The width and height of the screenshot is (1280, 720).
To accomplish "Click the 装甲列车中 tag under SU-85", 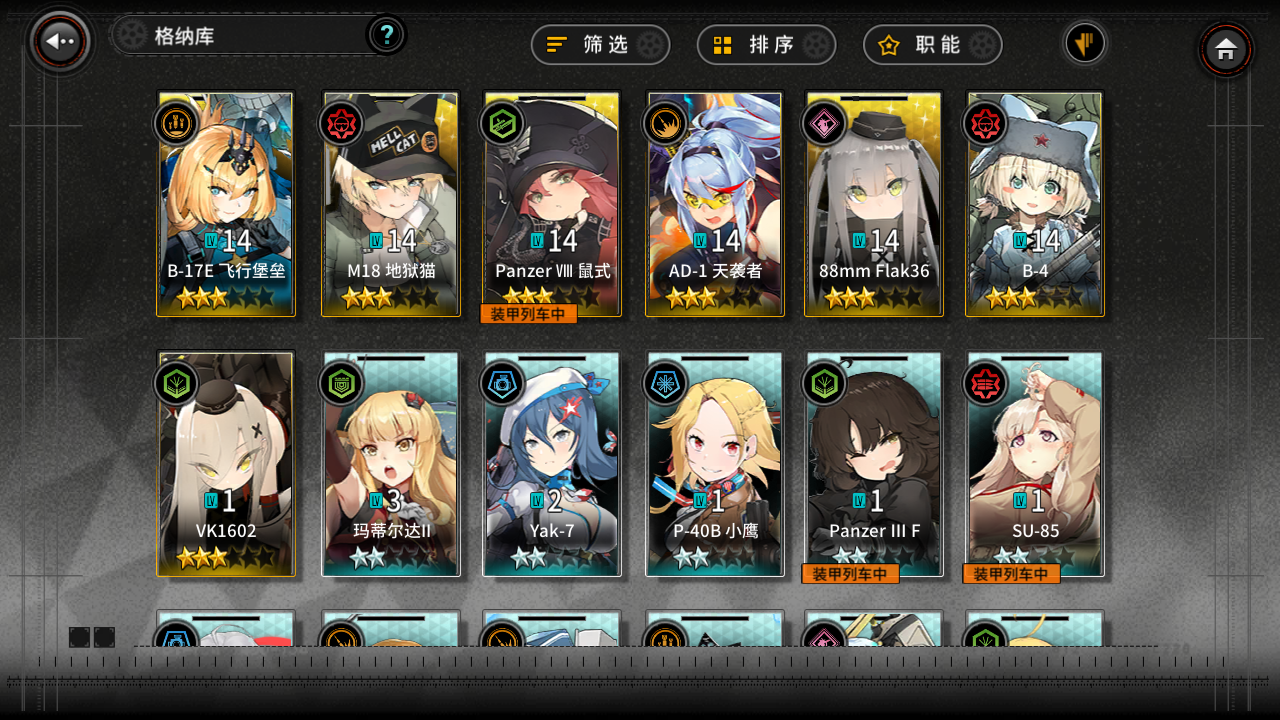I will [1011, 574].
